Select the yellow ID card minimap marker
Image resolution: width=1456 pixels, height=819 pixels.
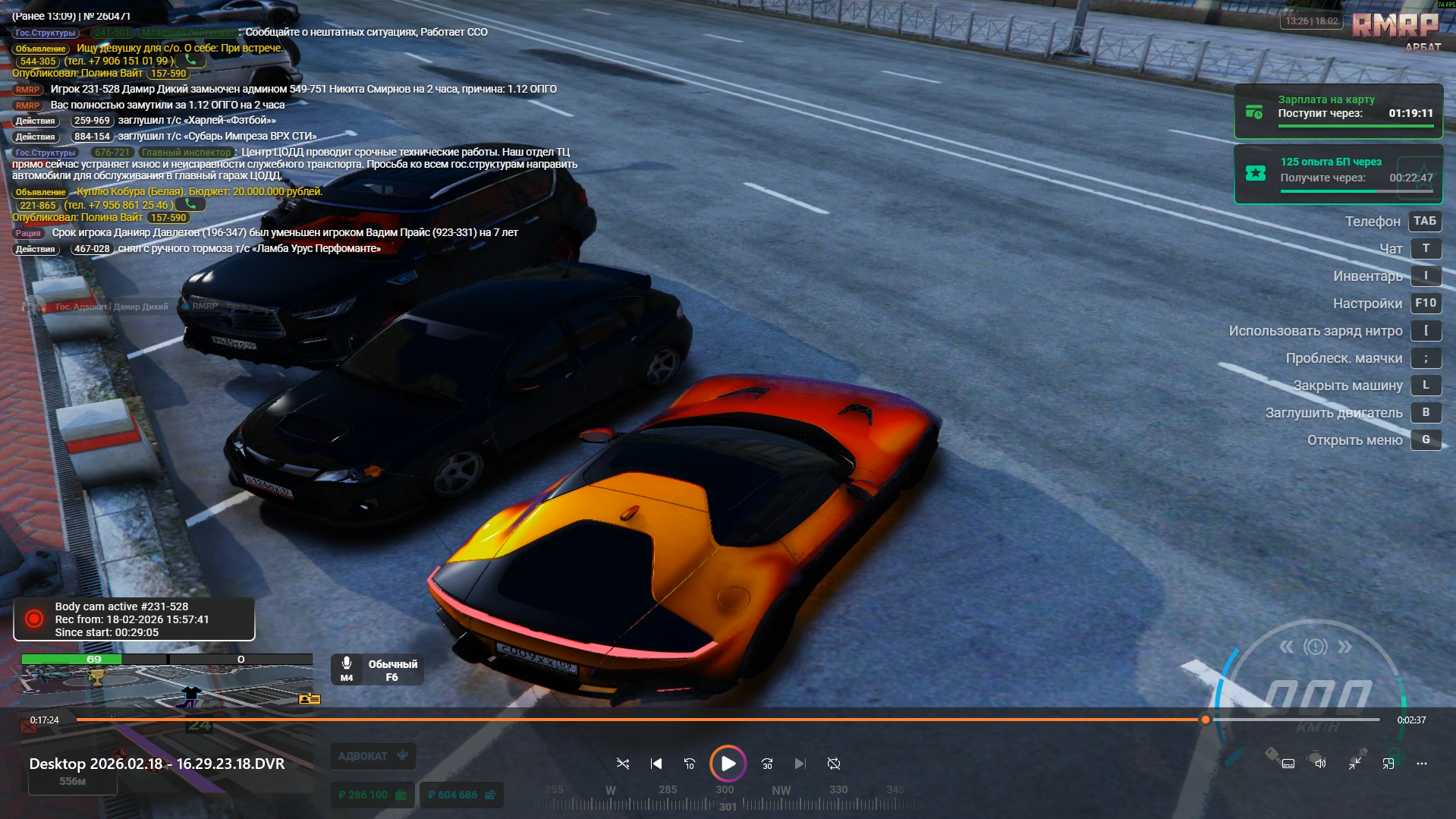pos(310,698)
